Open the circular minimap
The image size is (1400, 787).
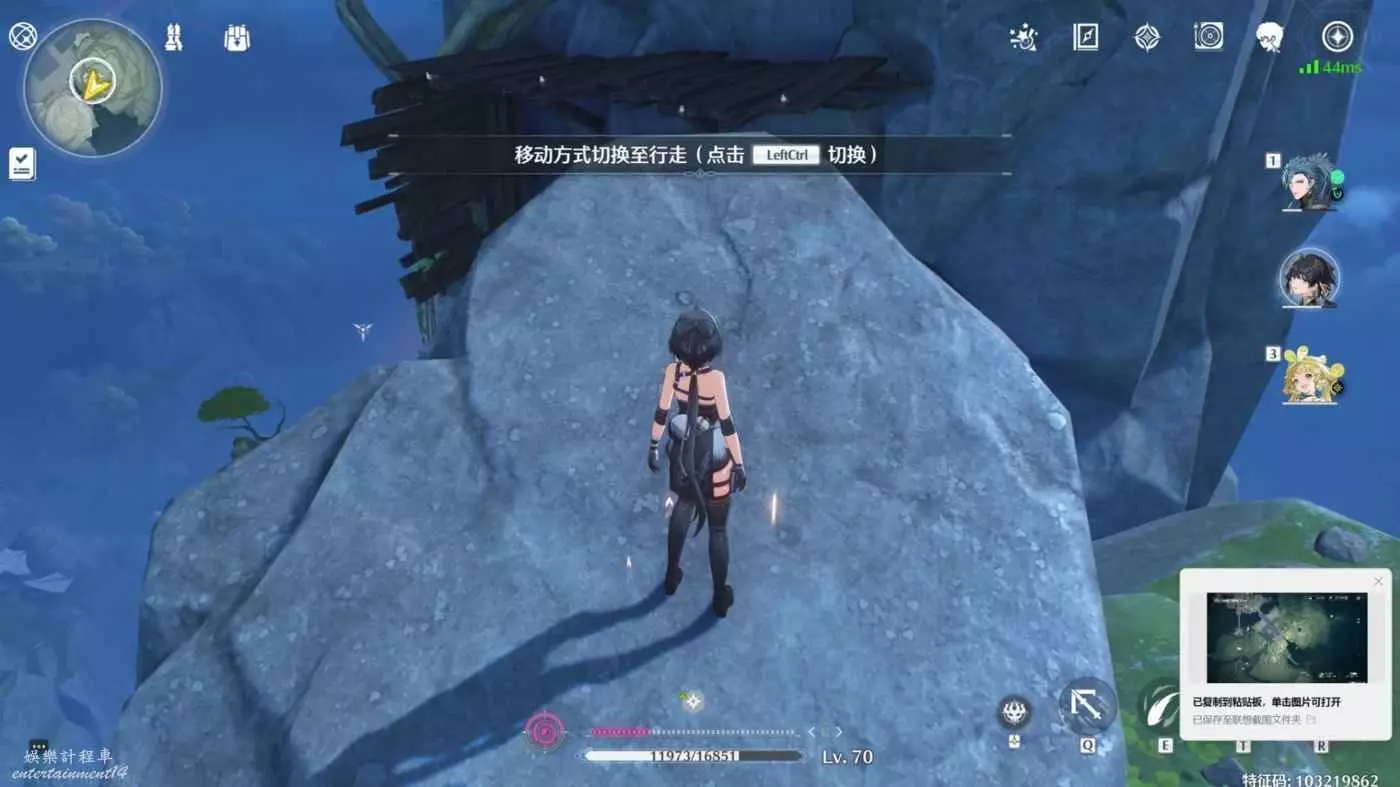tap(93, 86)
